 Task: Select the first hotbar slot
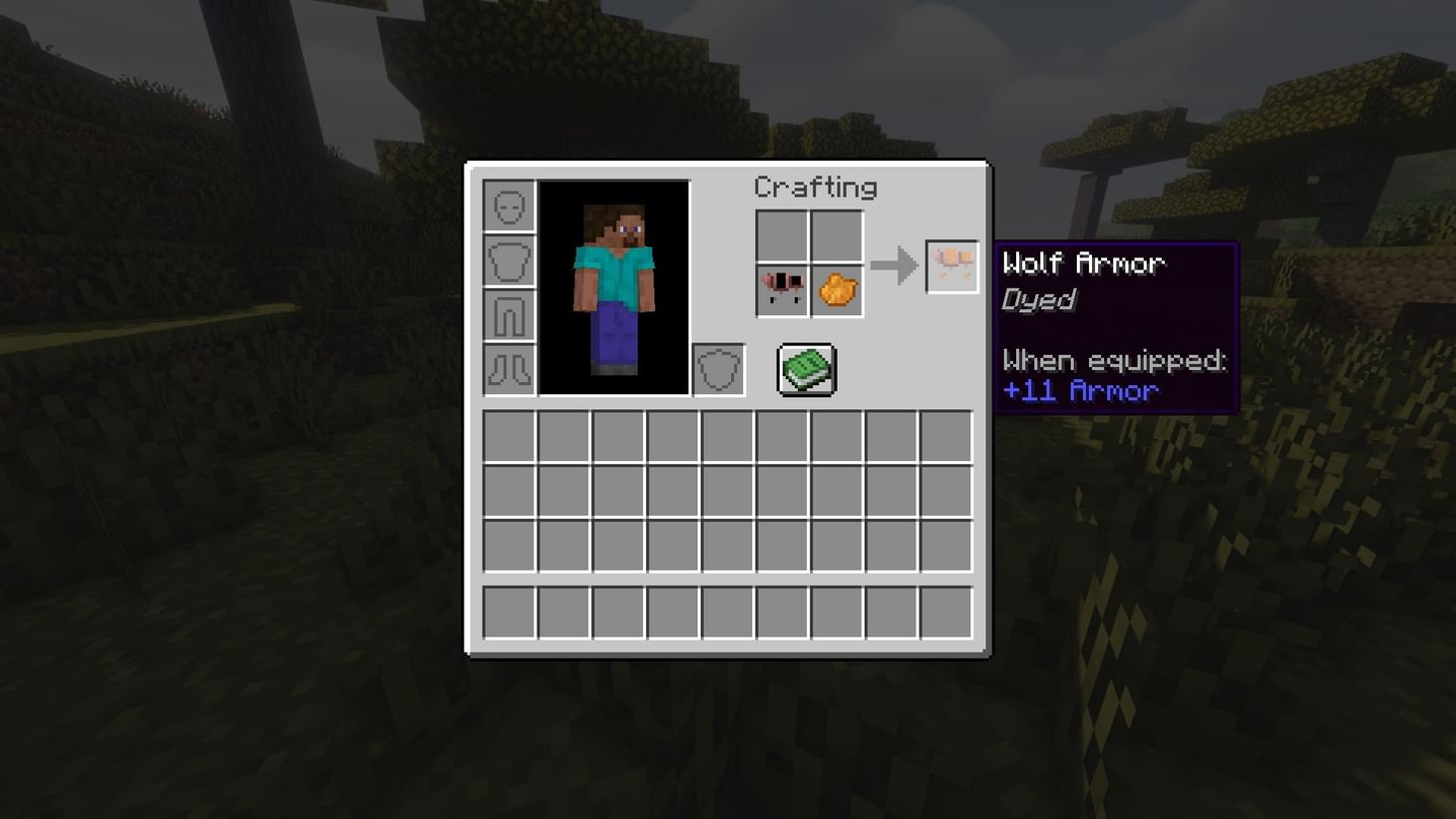(x=509, y=614)
